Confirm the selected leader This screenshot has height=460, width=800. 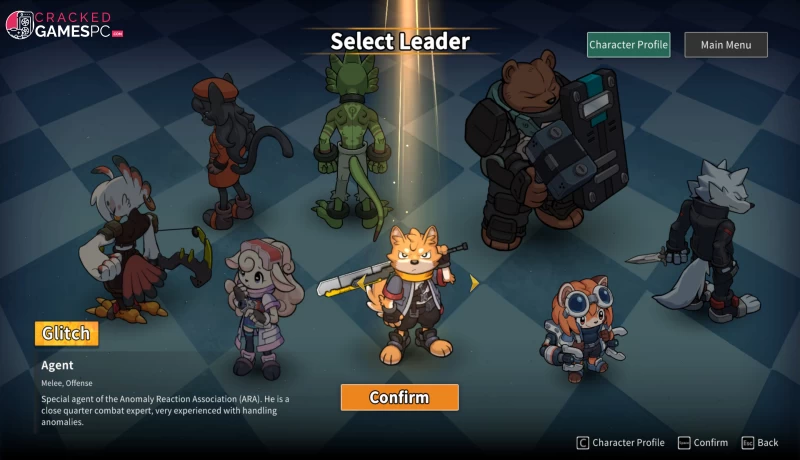pyautogui.click(x=399, y=397)
